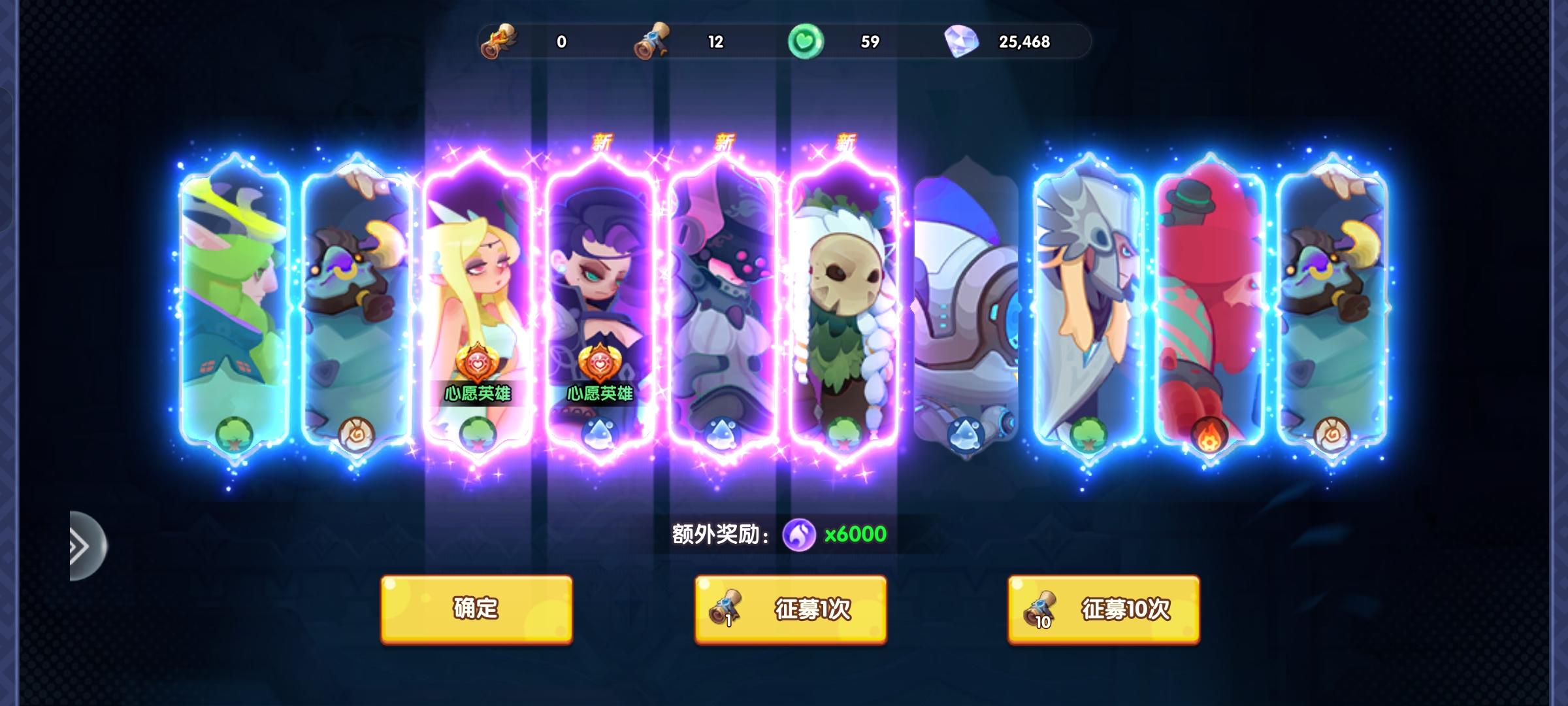Click the green heart currency icon showing 59
Image resolution: width=1568 pixels, height=706 pixels.
pos(807,41)
